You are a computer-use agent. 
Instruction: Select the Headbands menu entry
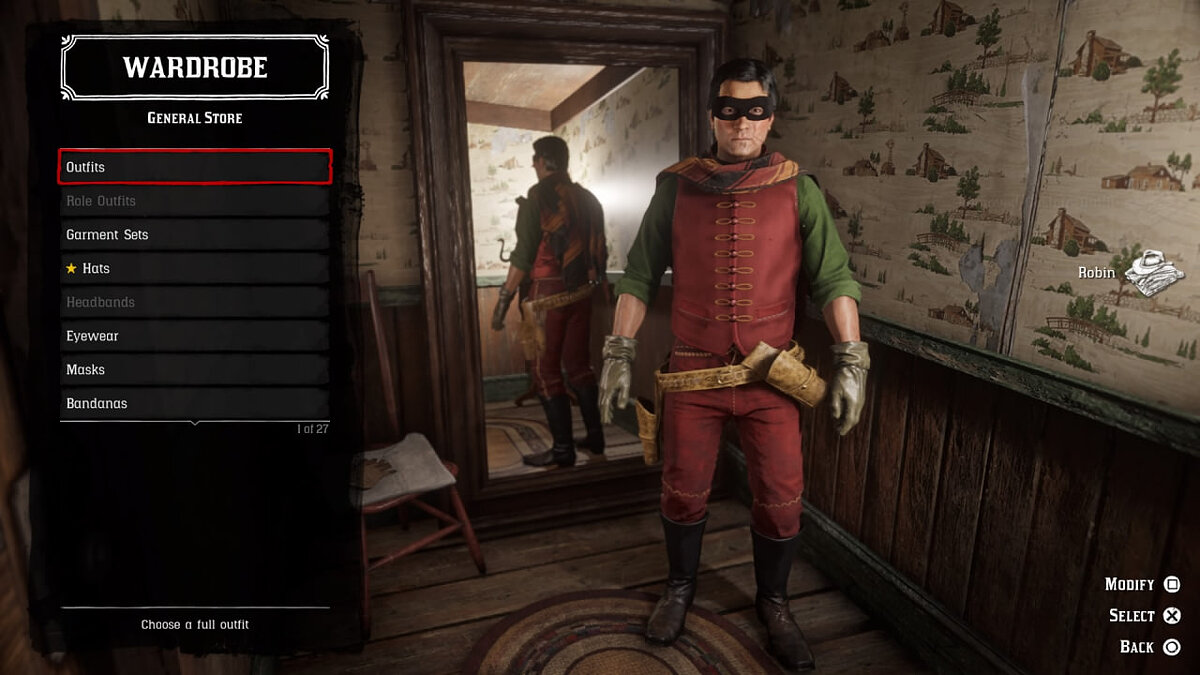(195, 302)
